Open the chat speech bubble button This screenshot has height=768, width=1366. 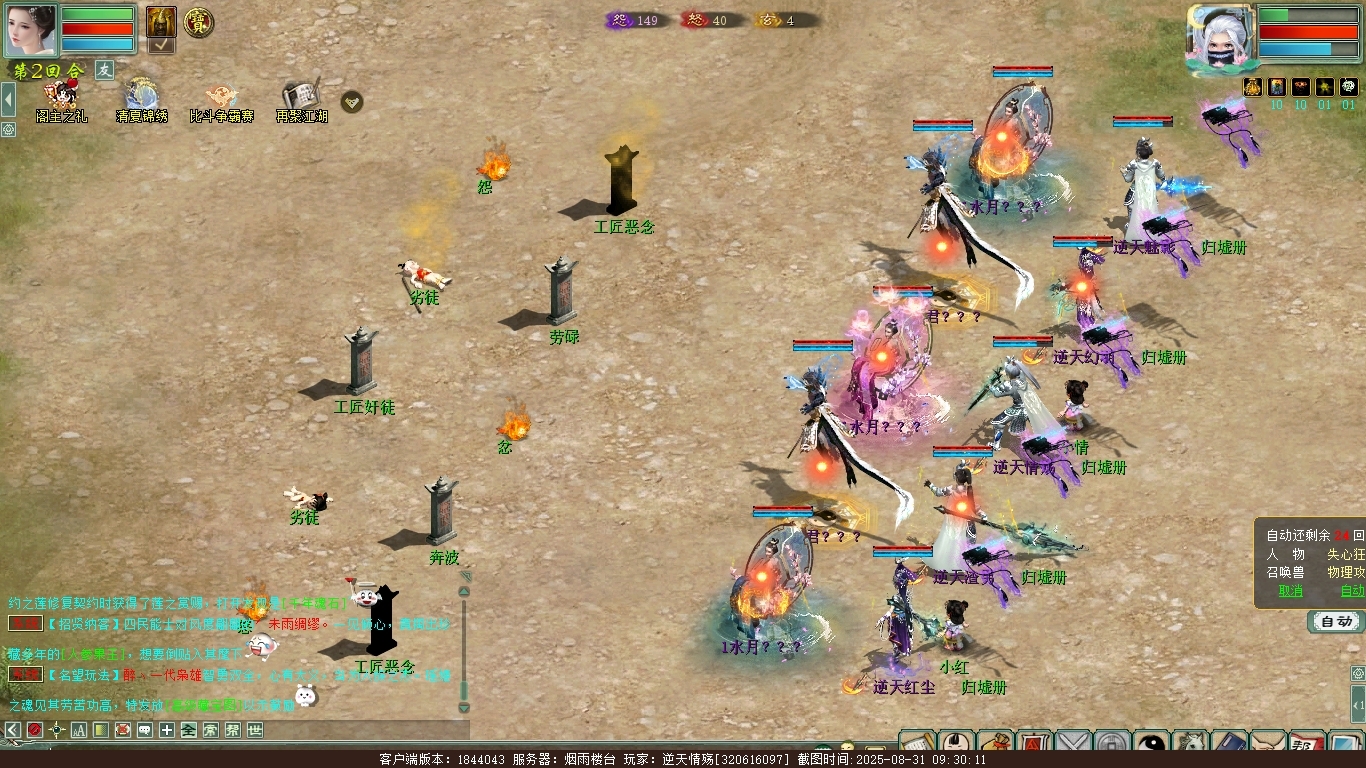(145, 730)
